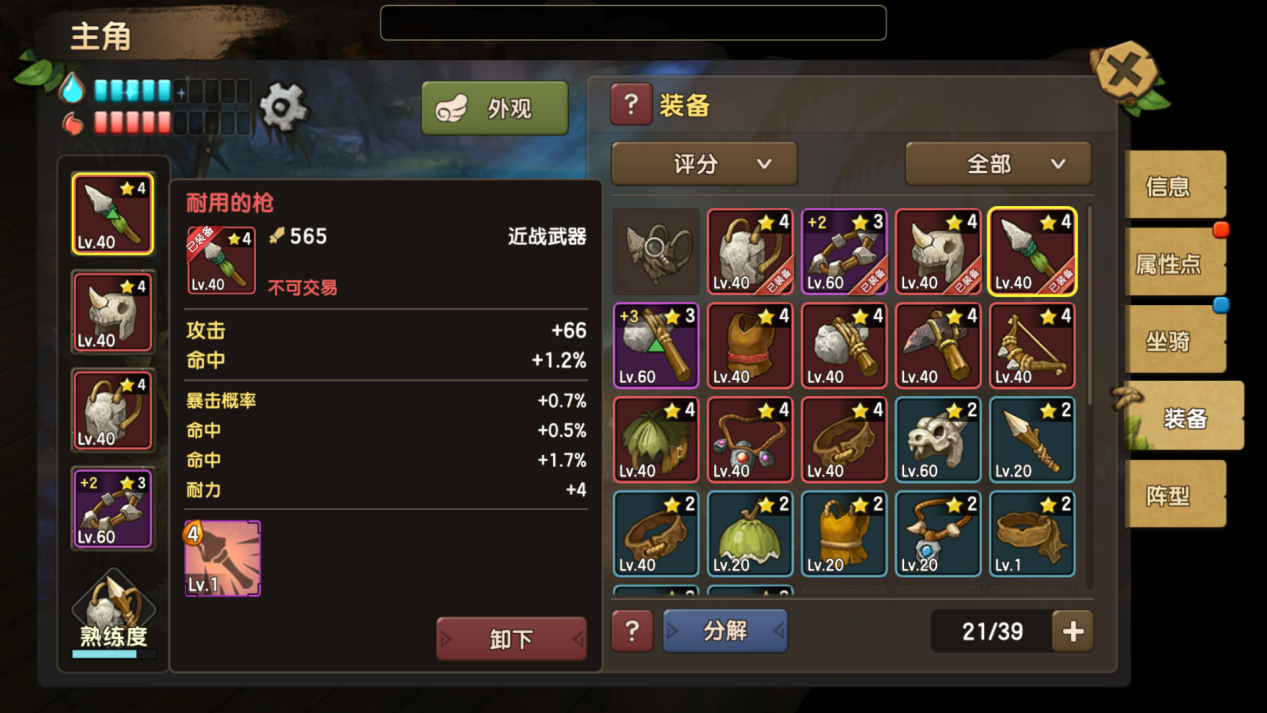Choose the Lv.60 skull helmet with 2 stars
Image resolution: width=1267 pixels, height=713 pixels.
pos(938,439)
